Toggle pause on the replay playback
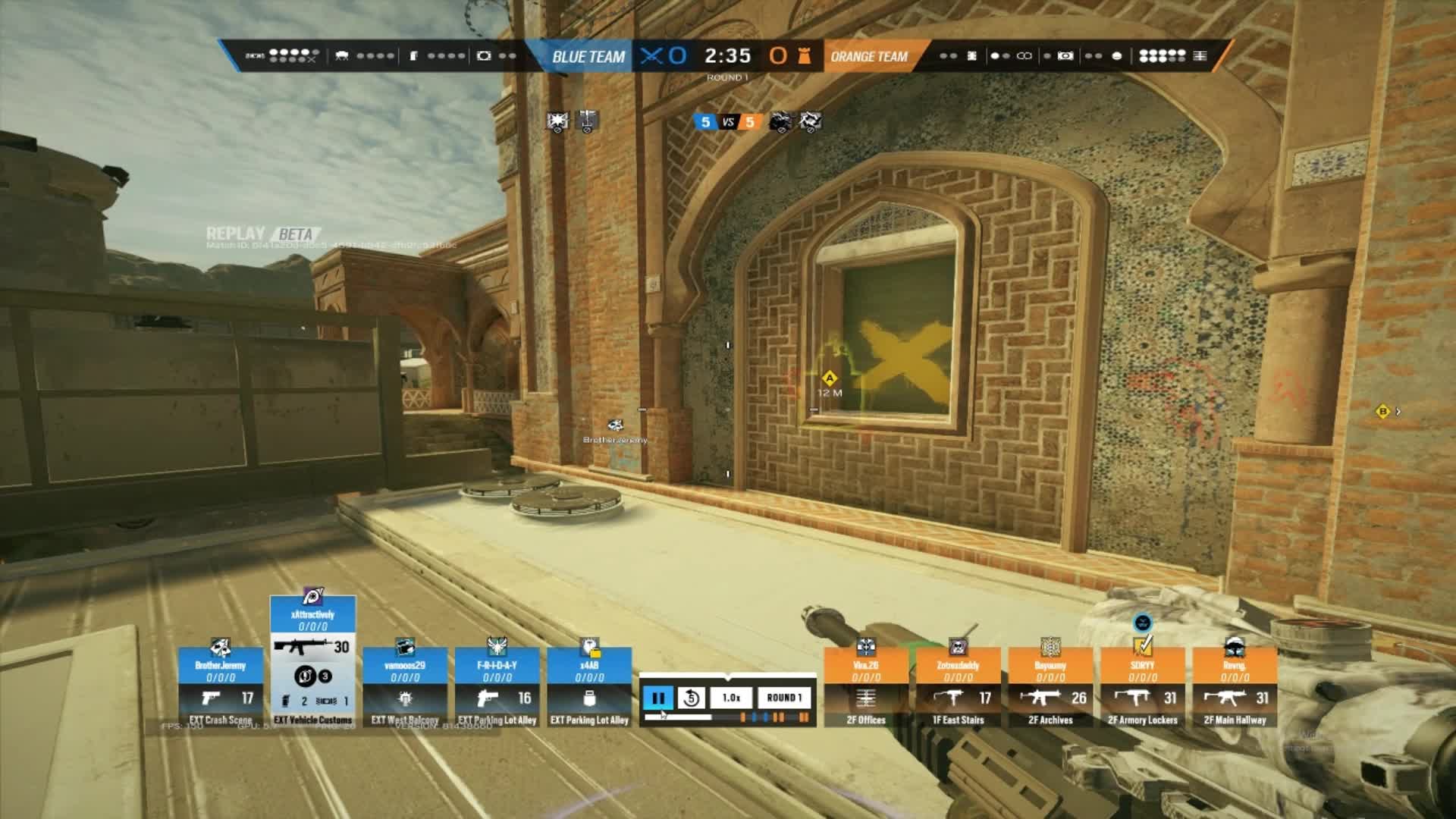Image resolution: width=1456 pixels, height=819 pixels. [x=658, y=698]
